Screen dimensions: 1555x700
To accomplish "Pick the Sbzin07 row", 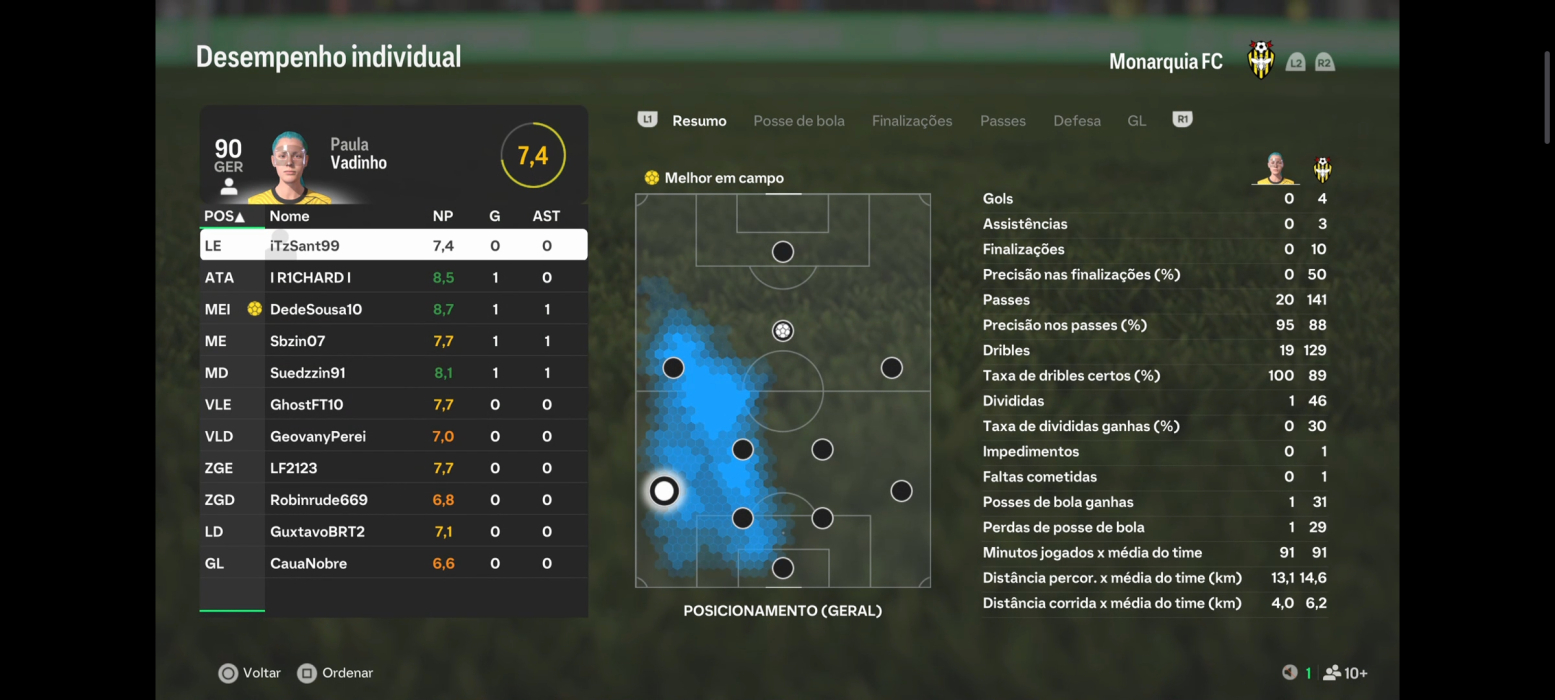I will (x=393, y=341).
